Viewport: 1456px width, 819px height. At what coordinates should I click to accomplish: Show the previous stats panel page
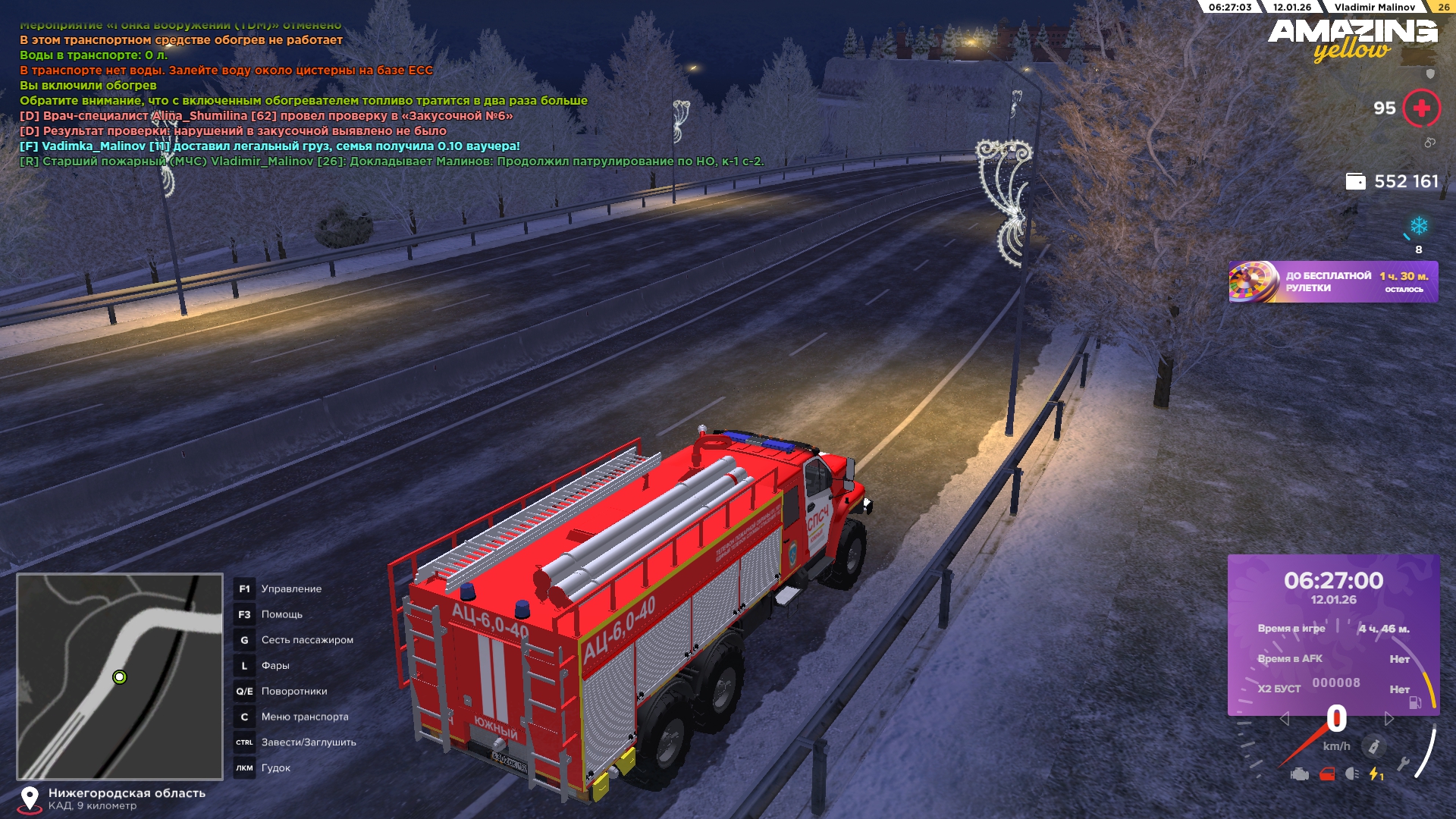coord(1284,719)
